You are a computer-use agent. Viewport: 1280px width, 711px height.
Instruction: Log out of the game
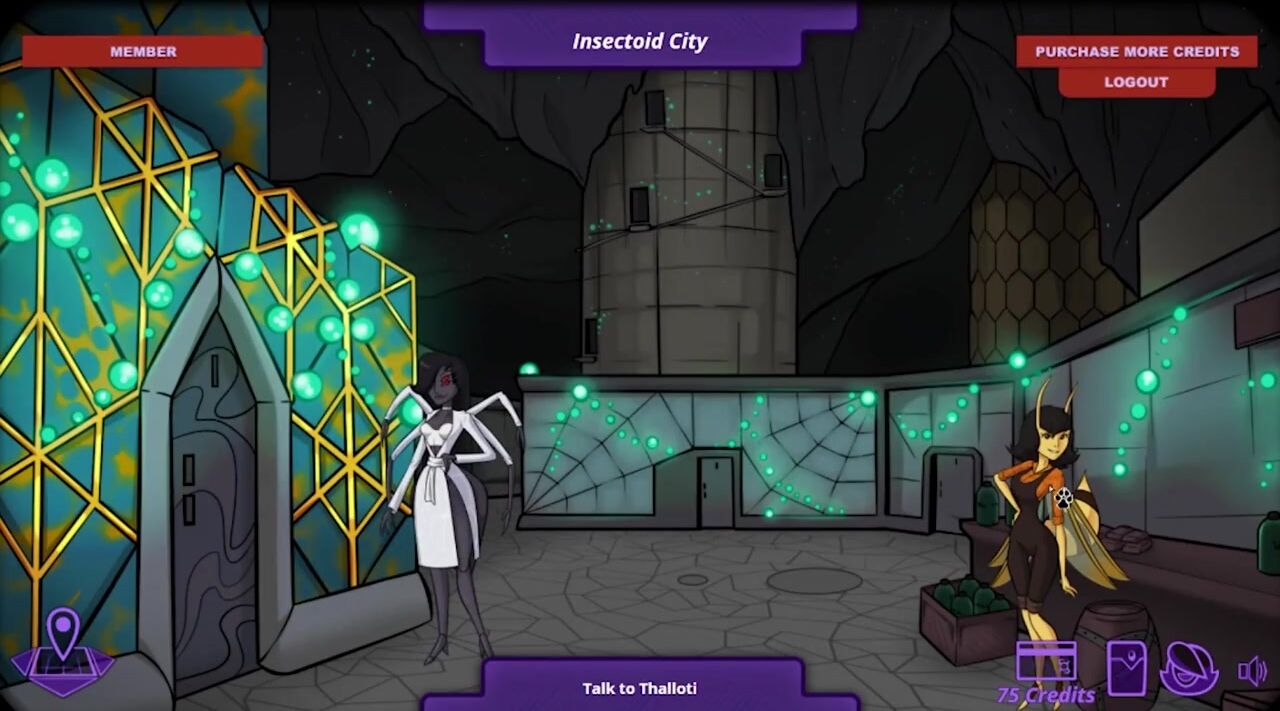coord(1136,82)
